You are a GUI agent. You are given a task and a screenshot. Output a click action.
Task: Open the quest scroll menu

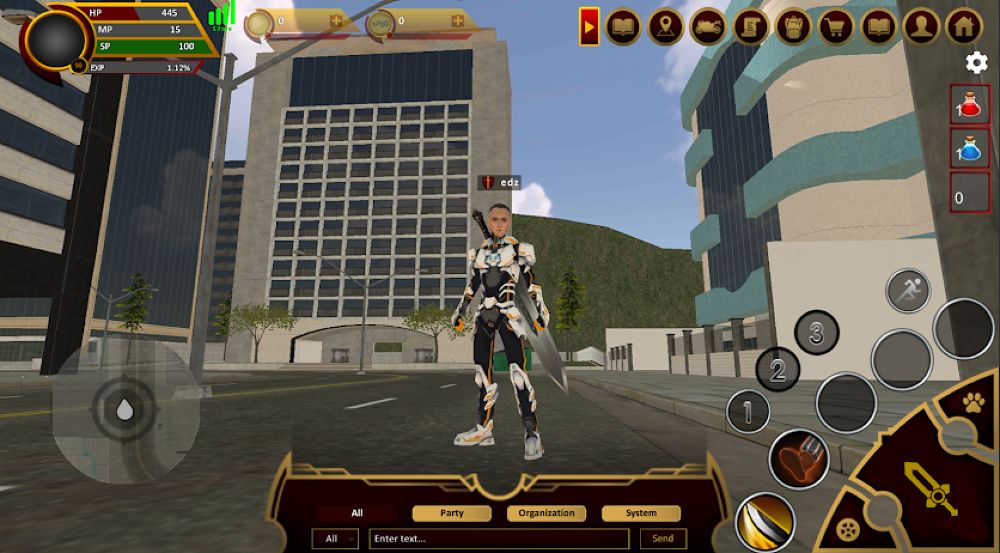750,26
